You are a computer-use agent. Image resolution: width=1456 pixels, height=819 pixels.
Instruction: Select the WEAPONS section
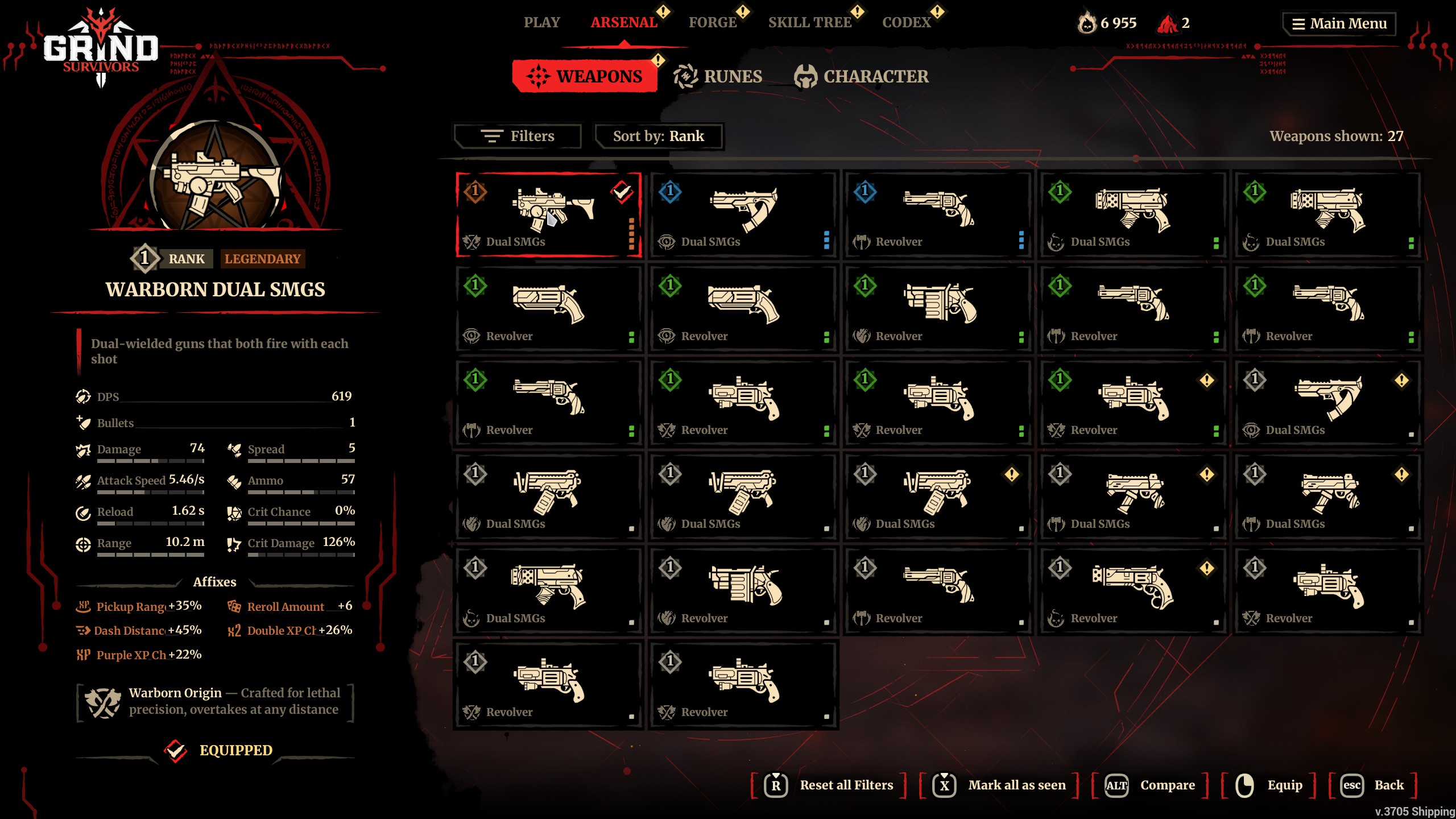[585, 77]
